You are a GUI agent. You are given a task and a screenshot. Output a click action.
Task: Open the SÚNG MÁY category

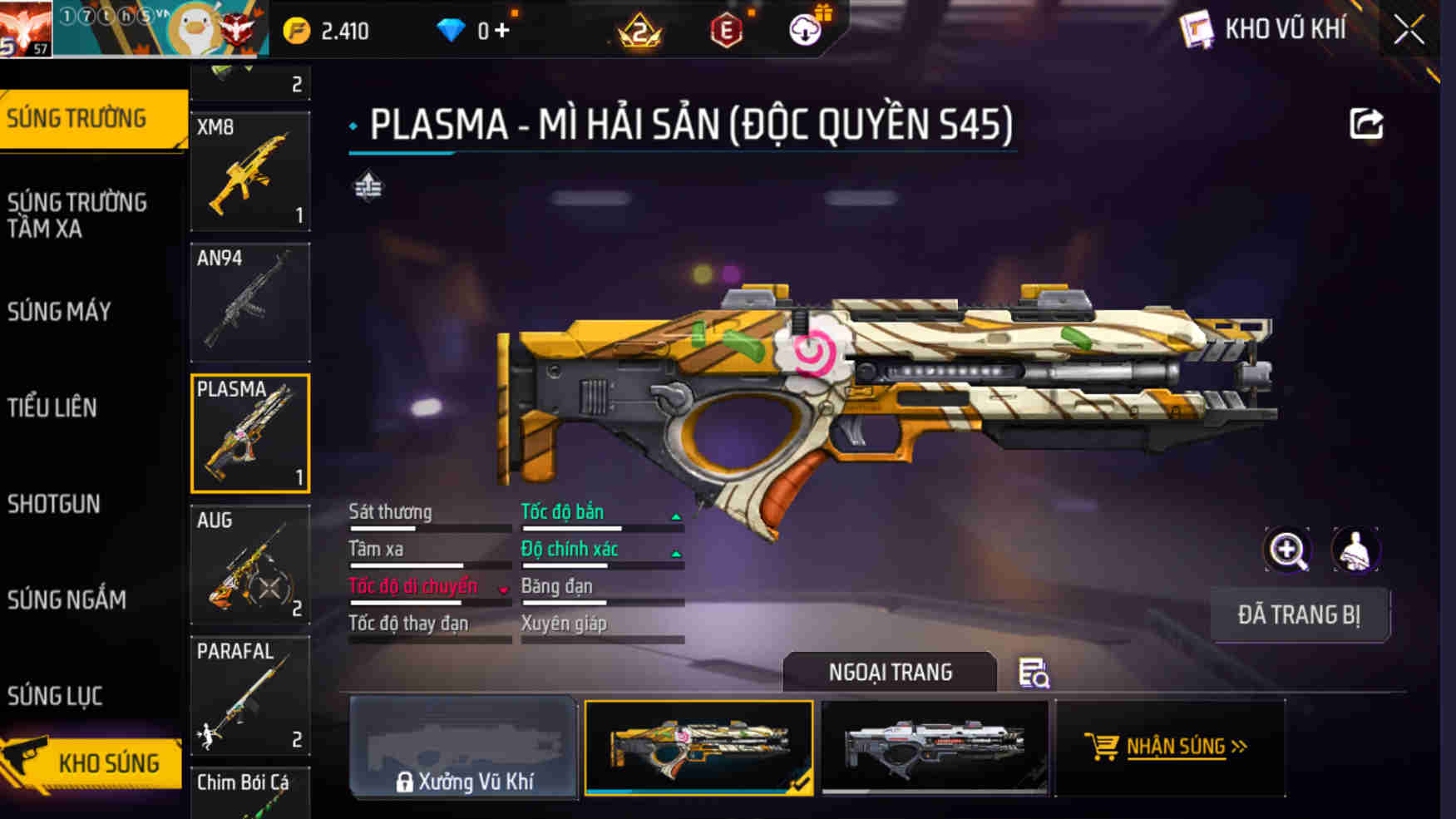pos(60,312)
